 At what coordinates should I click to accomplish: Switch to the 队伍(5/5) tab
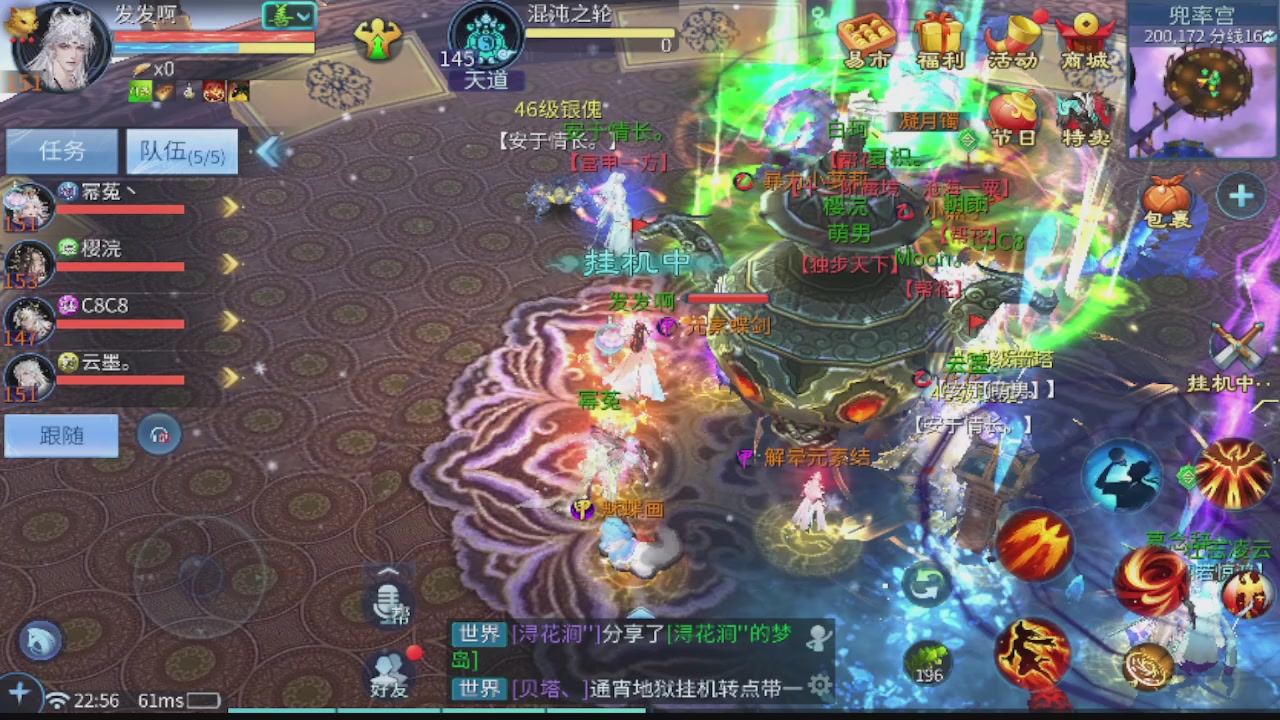point(180,152)
